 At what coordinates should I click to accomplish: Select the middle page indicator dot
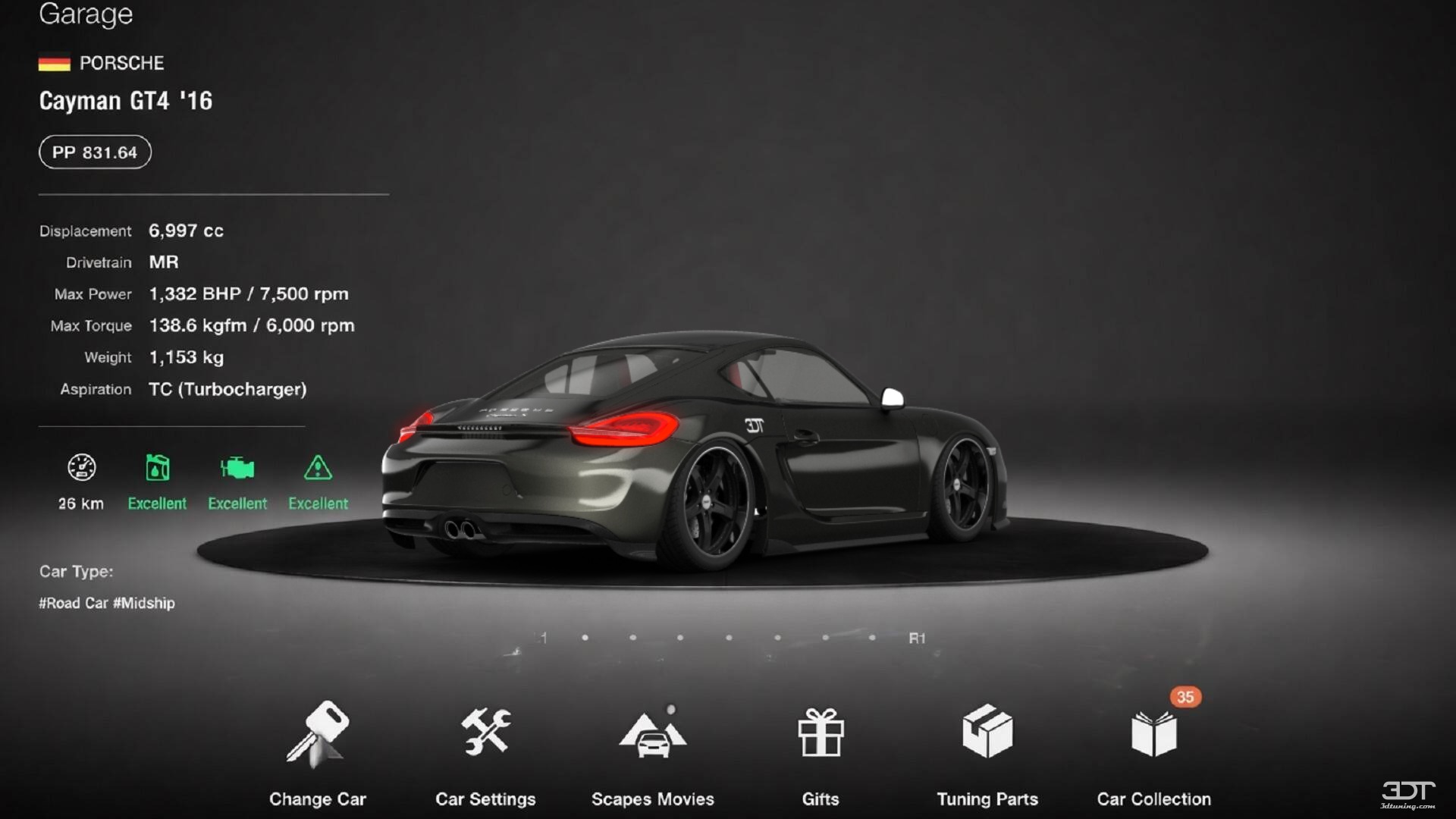tap(729, 637)
